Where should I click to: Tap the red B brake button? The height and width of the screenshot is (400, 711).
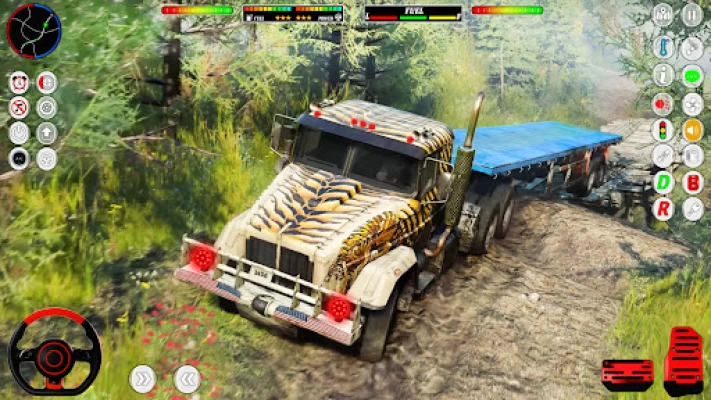click(x=692, y=183)
